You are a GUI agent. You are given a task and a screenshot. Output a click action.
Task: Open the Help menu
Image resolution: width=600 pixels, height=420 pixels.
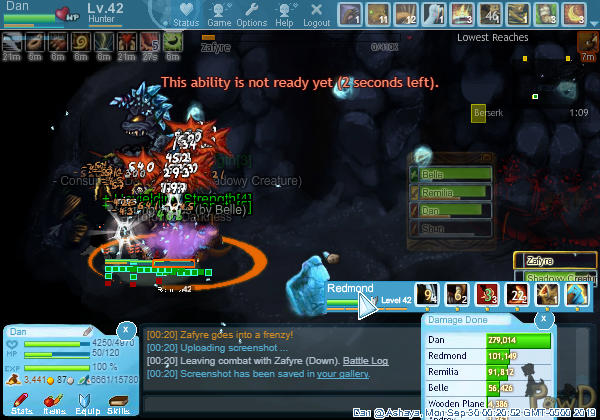tap(284, 15)
